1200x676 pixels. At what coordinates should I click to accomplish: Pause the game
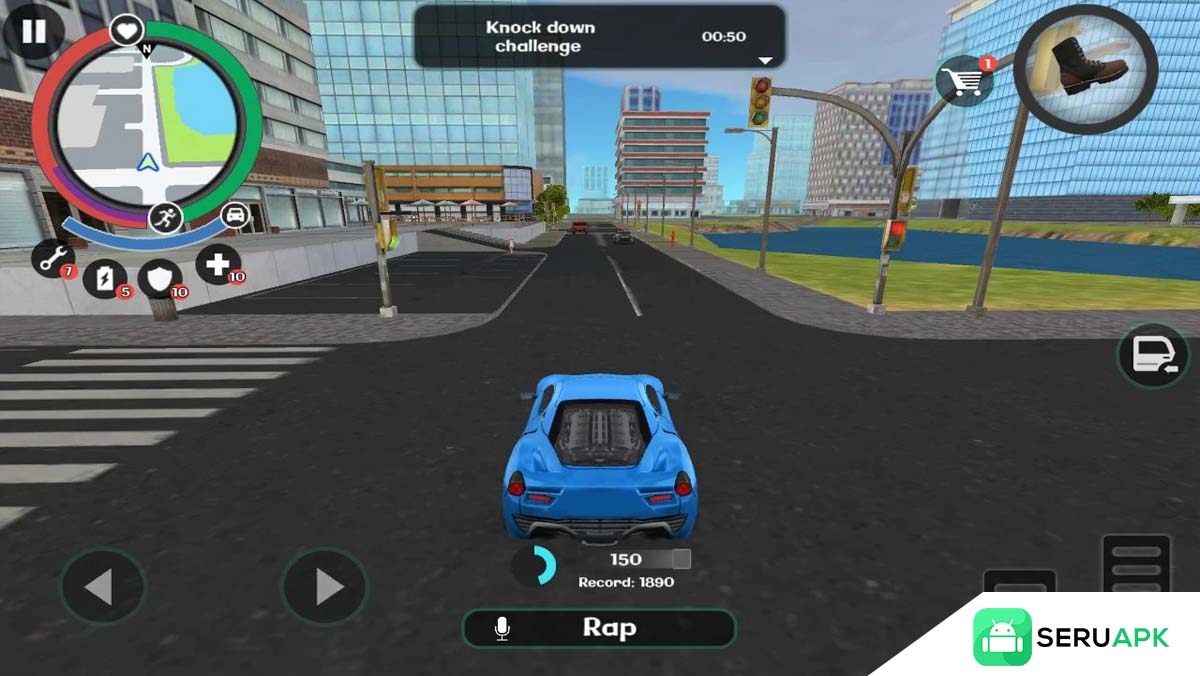(x=33, y=31)
